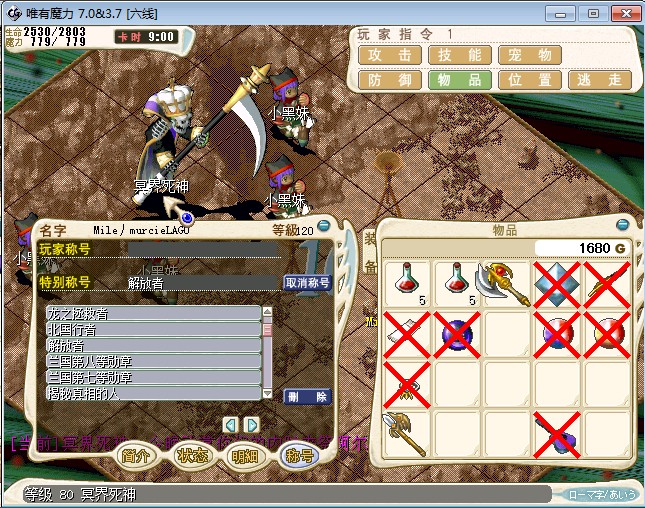Pick the 揭秘真相的人 title row

click(153, 394)
